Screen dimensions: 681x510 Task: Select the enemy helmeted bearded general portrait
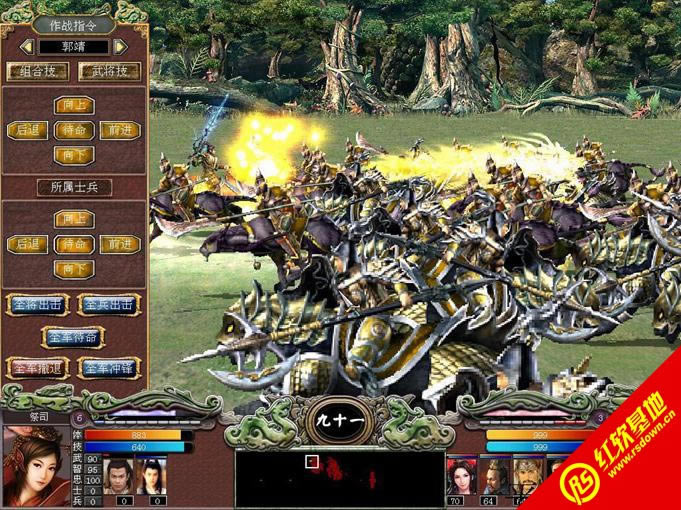point(529,473)
